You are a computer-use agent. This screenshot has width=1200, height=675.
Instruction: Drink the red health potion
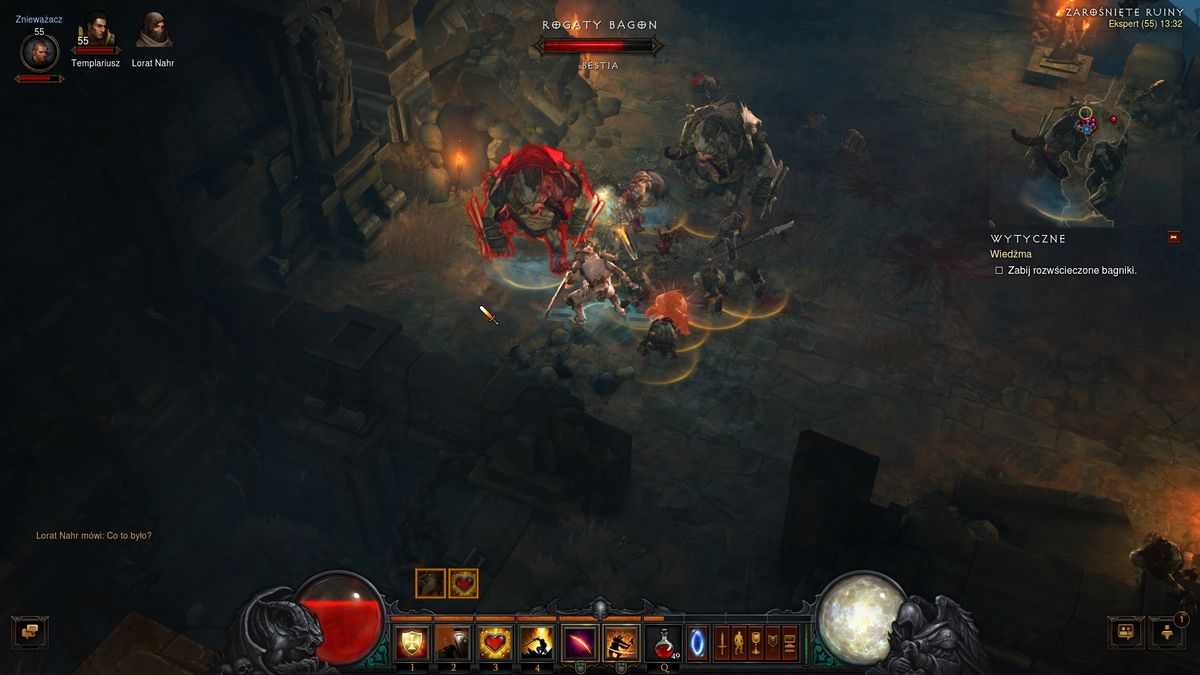(x=666, y=642)
